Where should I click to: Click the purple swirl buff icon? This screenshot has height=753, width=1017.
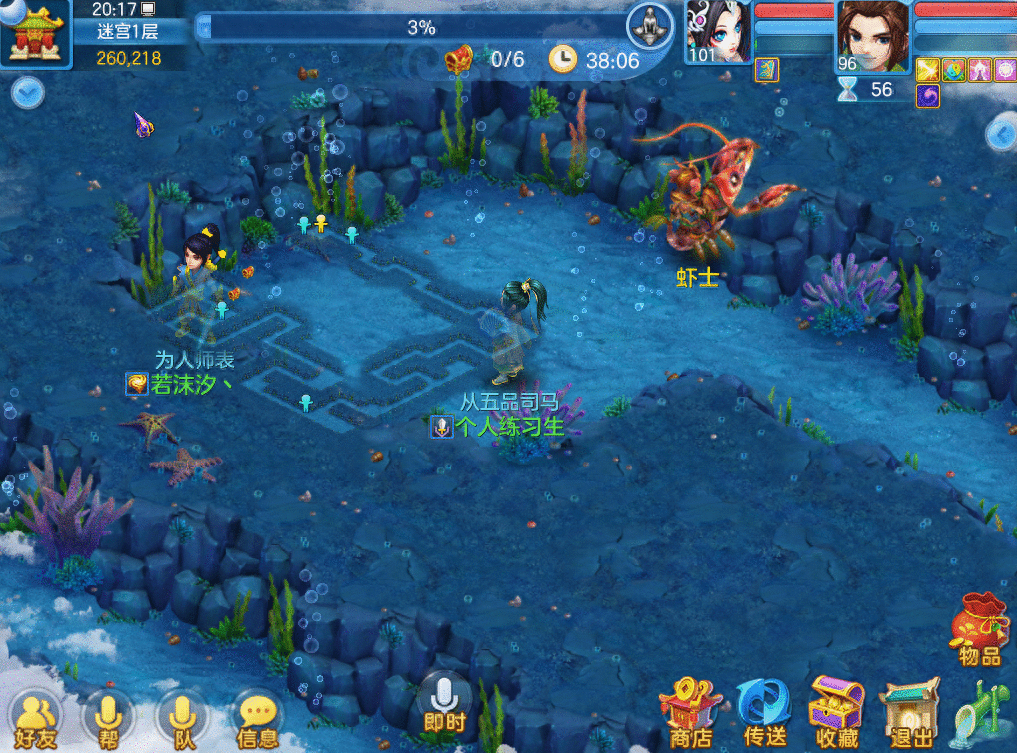click(x=927, y=95)
